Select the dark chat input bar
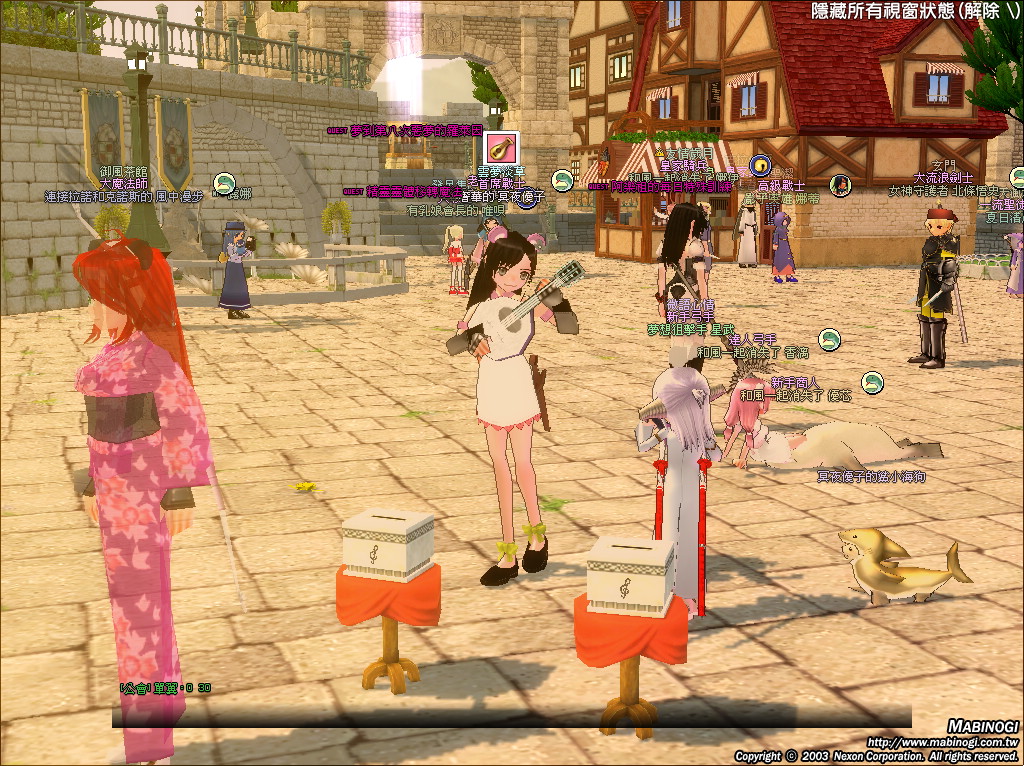This screenshot has height=766, width=1024. [x=511, y=717]
